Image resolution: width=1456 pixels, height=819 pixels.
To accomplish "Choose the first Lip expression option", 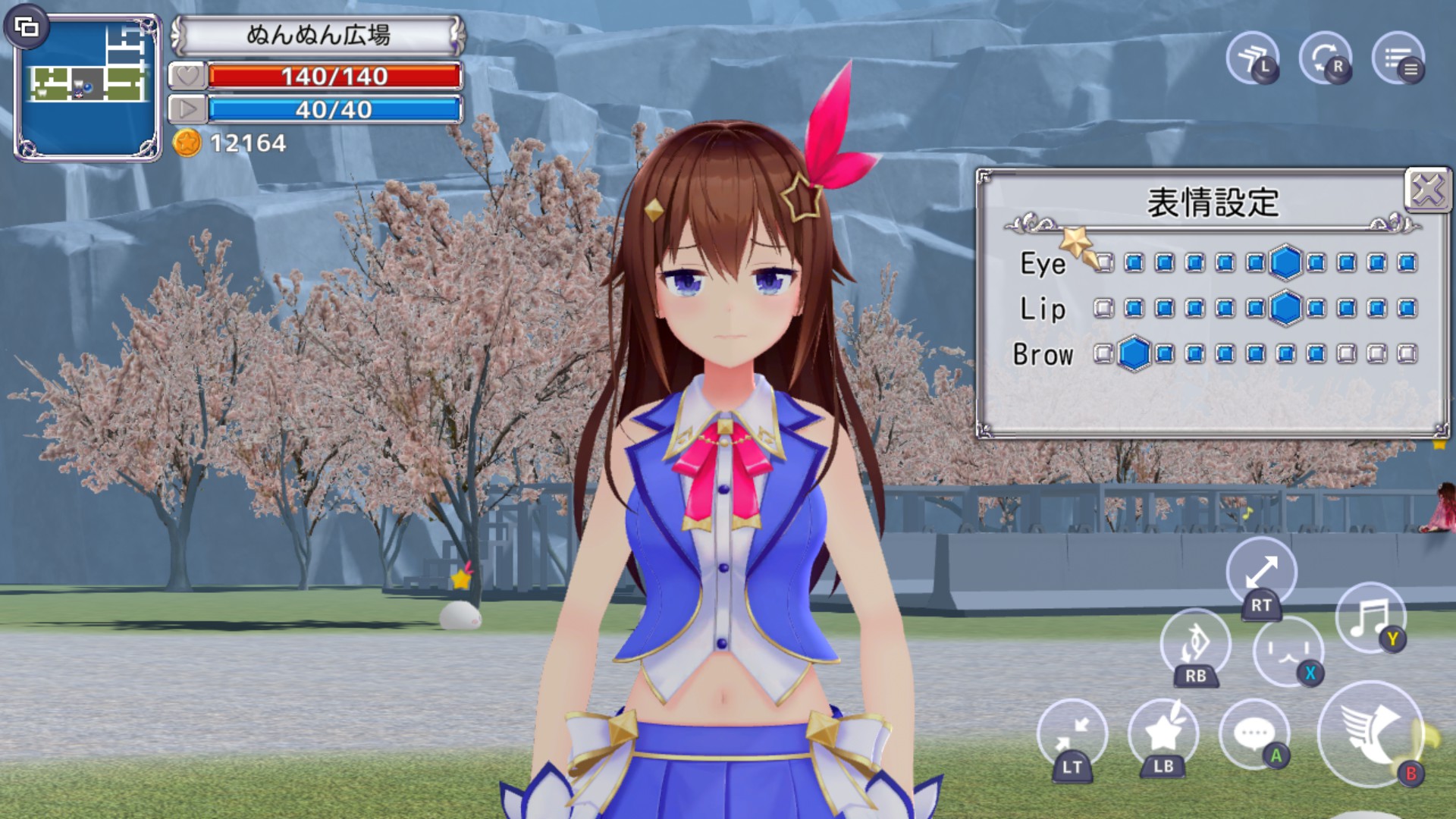I will (x=1104, y=309).
